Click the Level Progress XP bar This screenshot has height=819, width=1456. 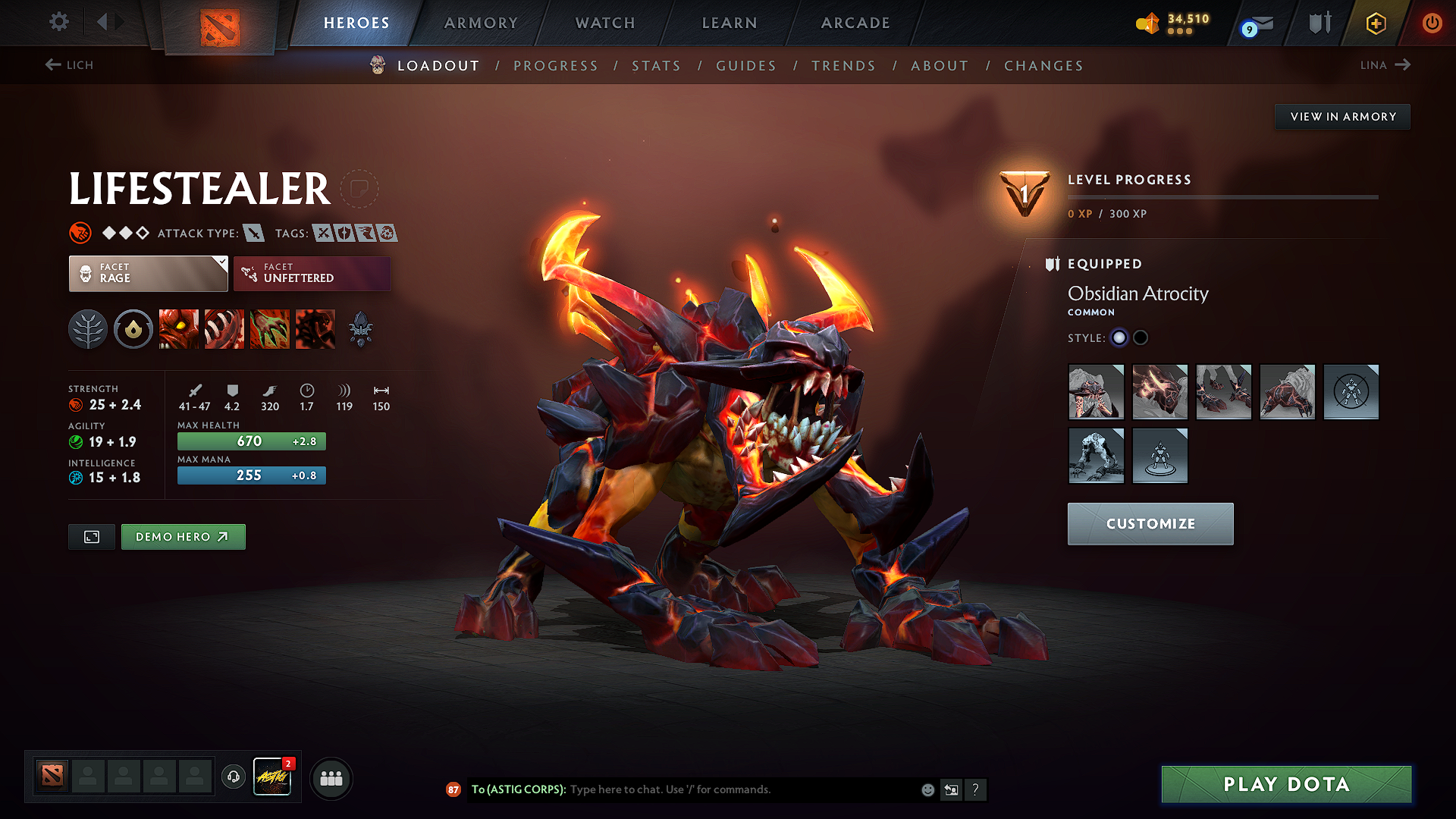pyautogui.click(x=1222, y=196)
